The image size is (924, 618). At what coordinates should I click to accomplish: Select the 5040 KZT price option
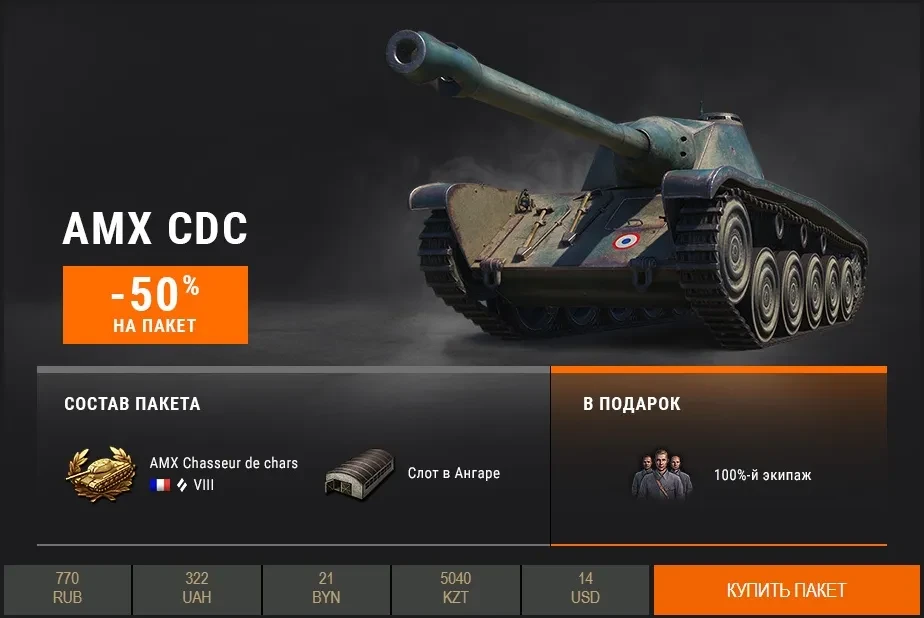pyautogui.click(x=455, y=589)
